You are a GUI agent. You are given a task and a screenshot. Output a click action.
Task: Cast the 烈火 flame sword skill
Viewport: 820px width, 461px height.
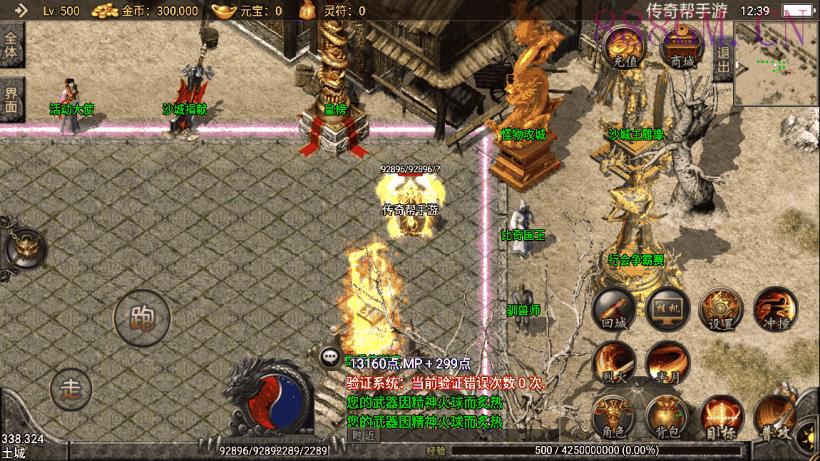click(613, 363)
